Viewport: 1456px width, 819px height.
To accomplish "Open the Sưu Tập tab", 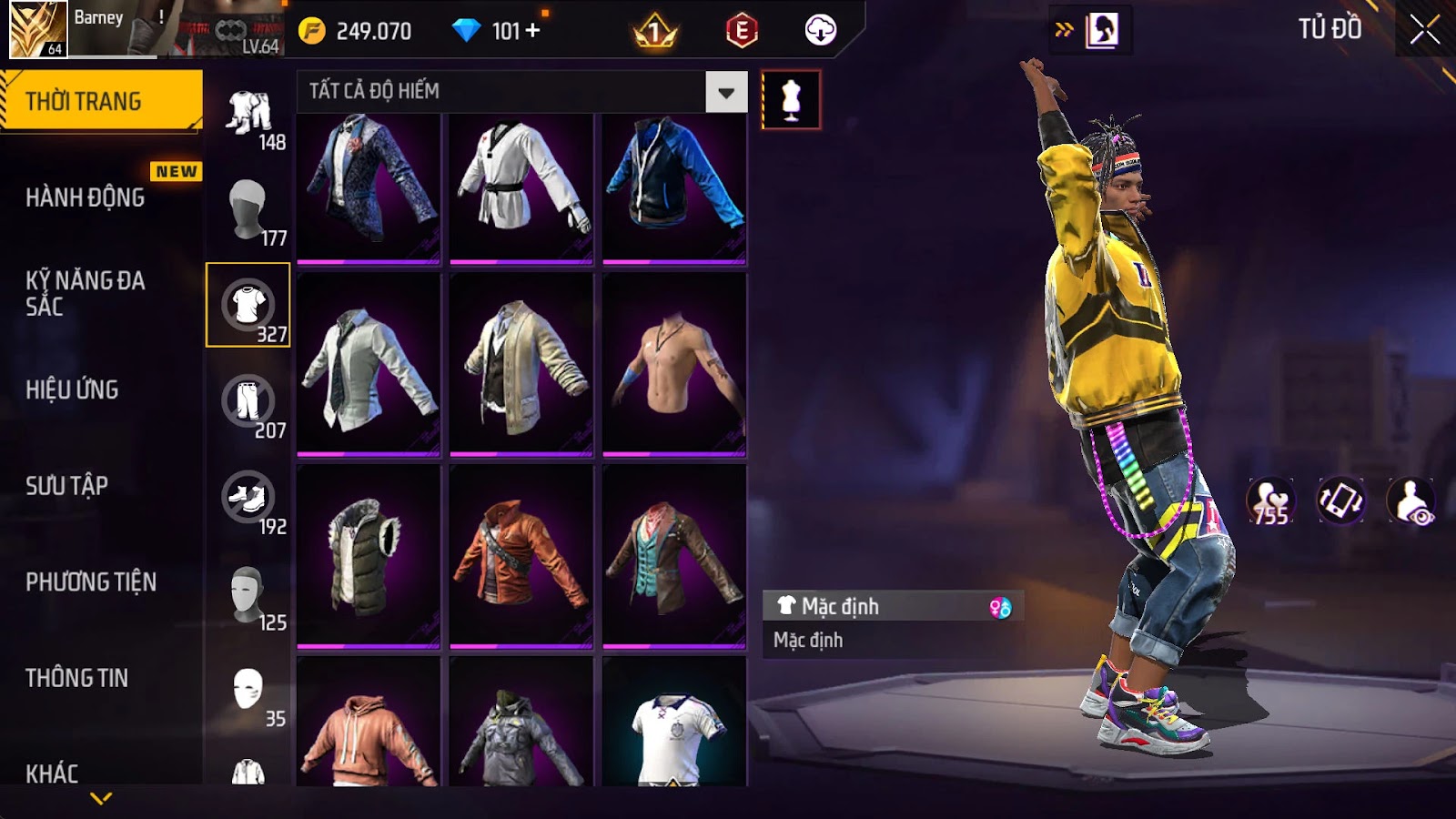I will click(67, 486).
